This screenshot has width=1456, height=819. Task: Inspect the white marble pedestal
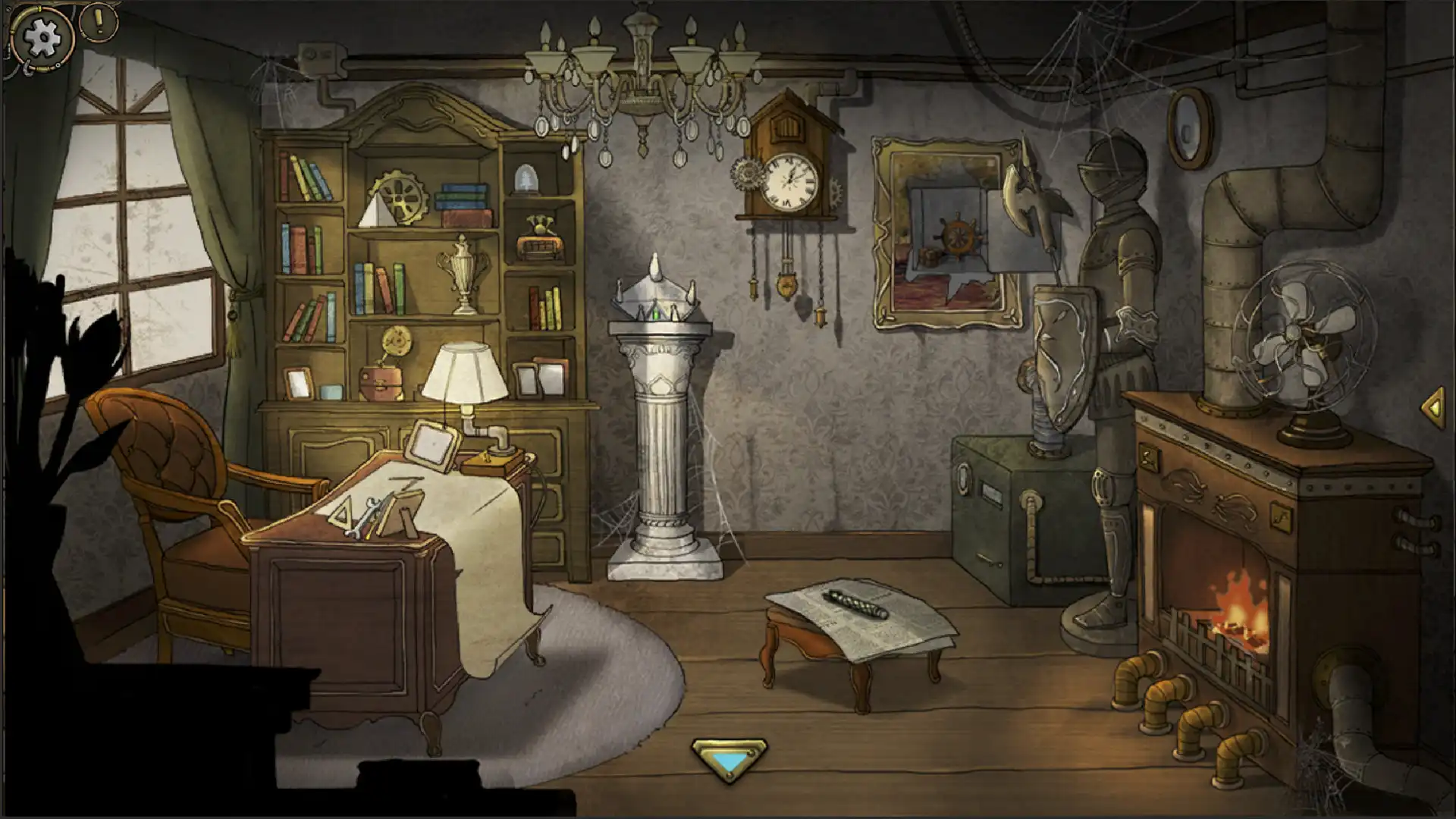pyautogui.click(x=661, y=417)
